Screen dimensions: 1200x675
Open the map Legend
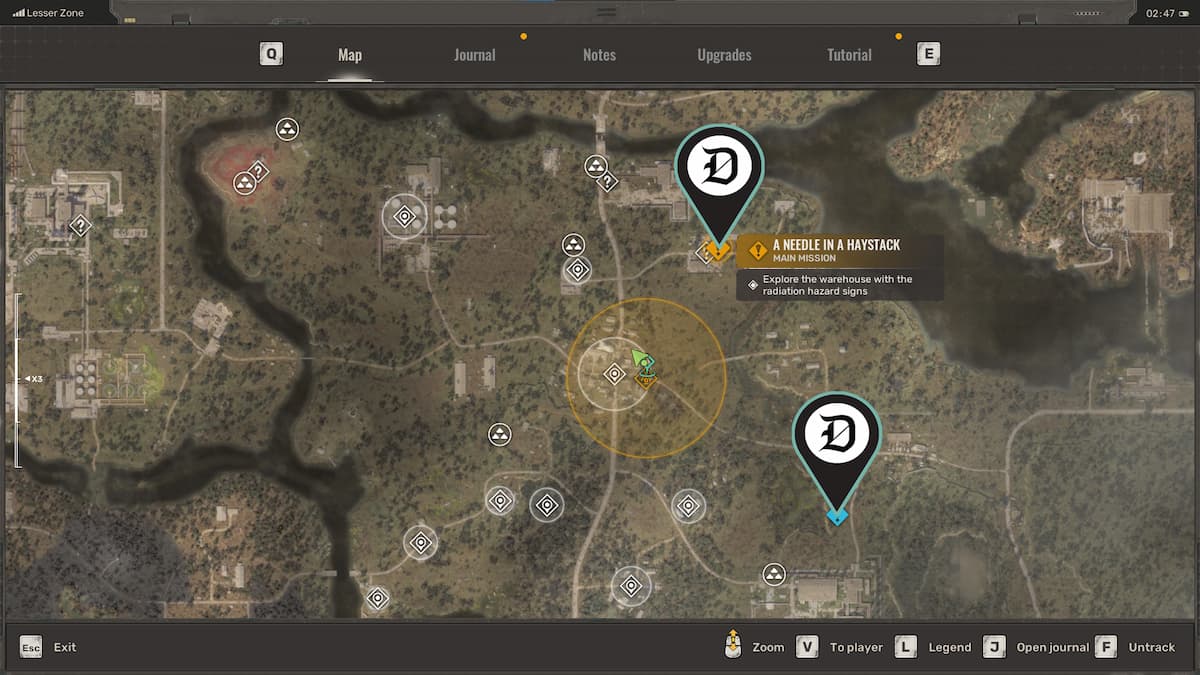click(949, 647)
